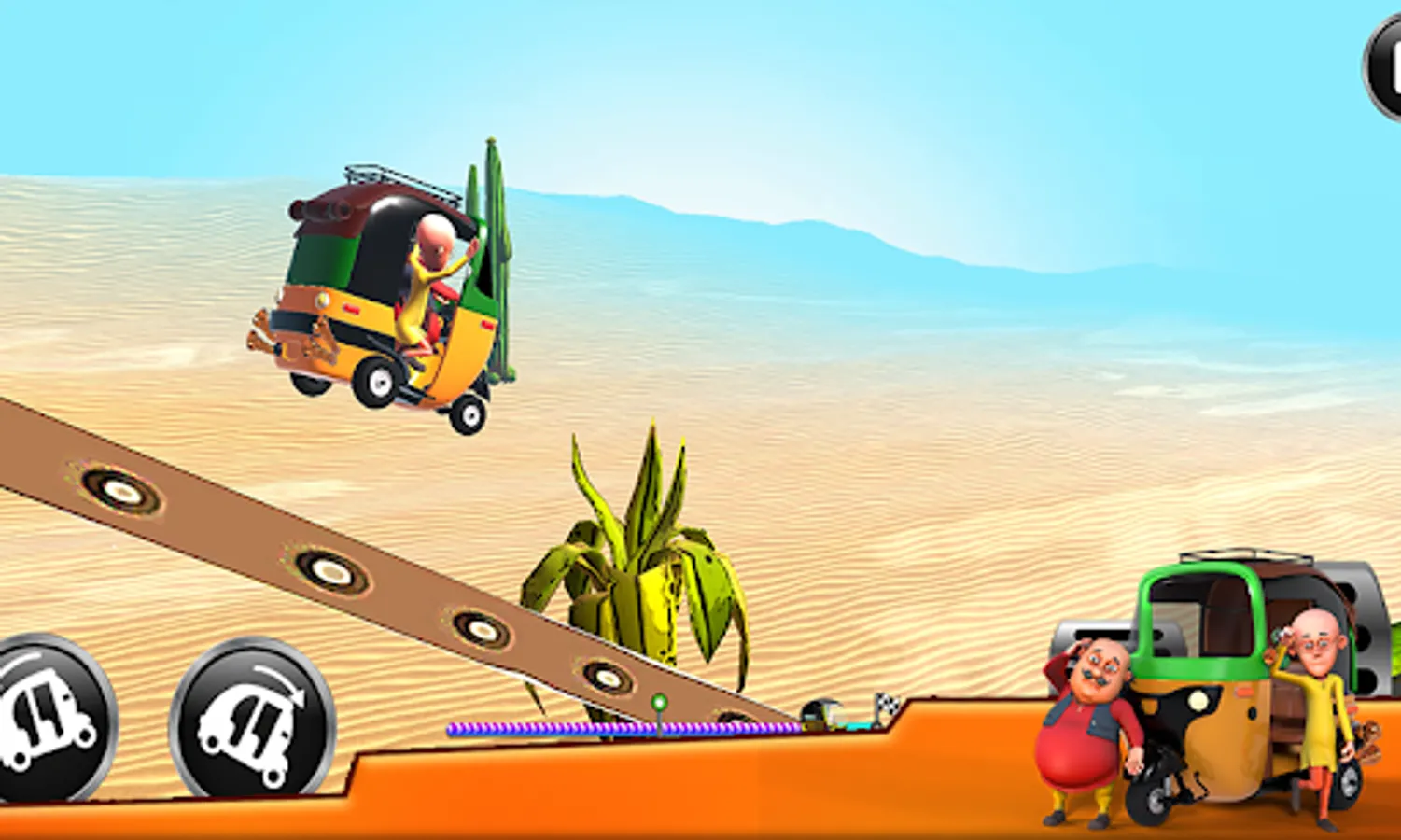Tap the headlight of the flying rickshaw
This screenshot has height=840, width=1401.
pos(322,299)
